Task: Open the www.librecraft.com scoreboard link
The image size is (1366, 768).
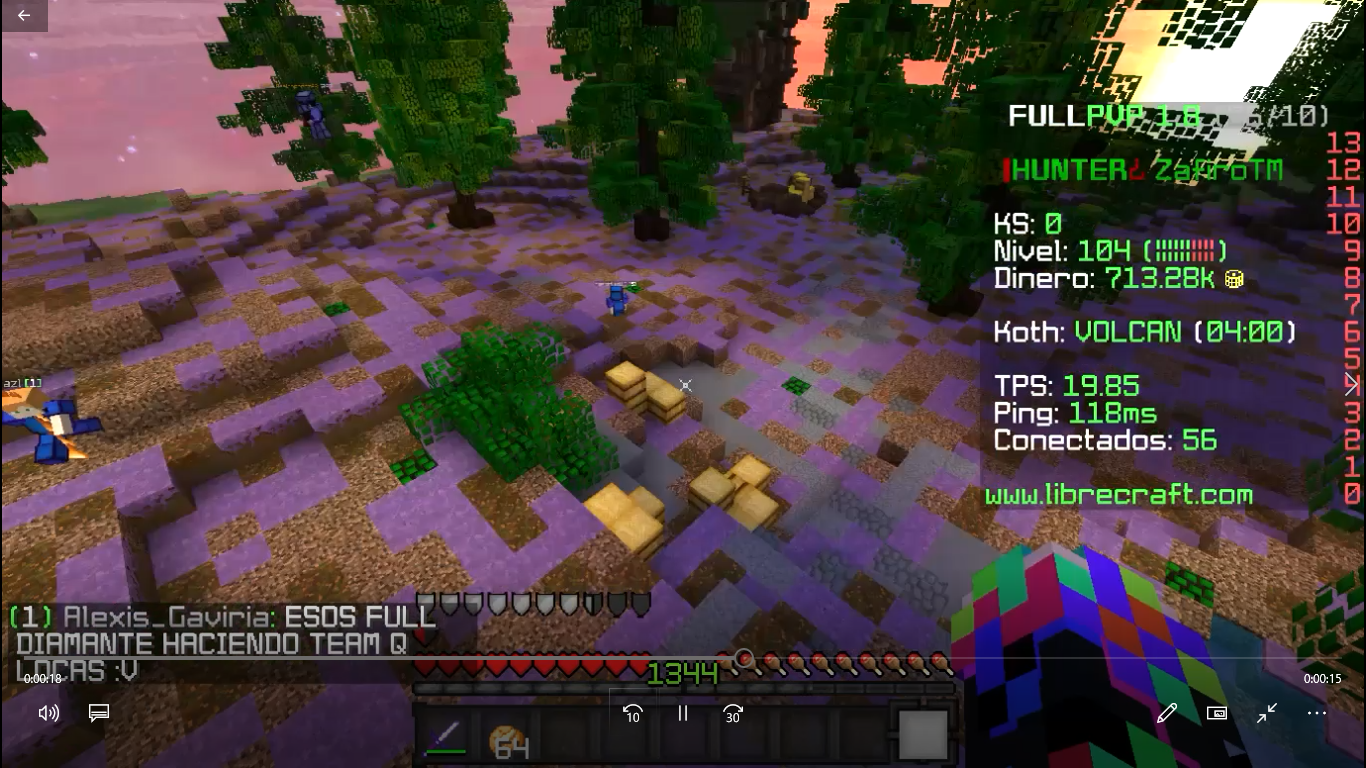Action: (x=1118, y=495)
